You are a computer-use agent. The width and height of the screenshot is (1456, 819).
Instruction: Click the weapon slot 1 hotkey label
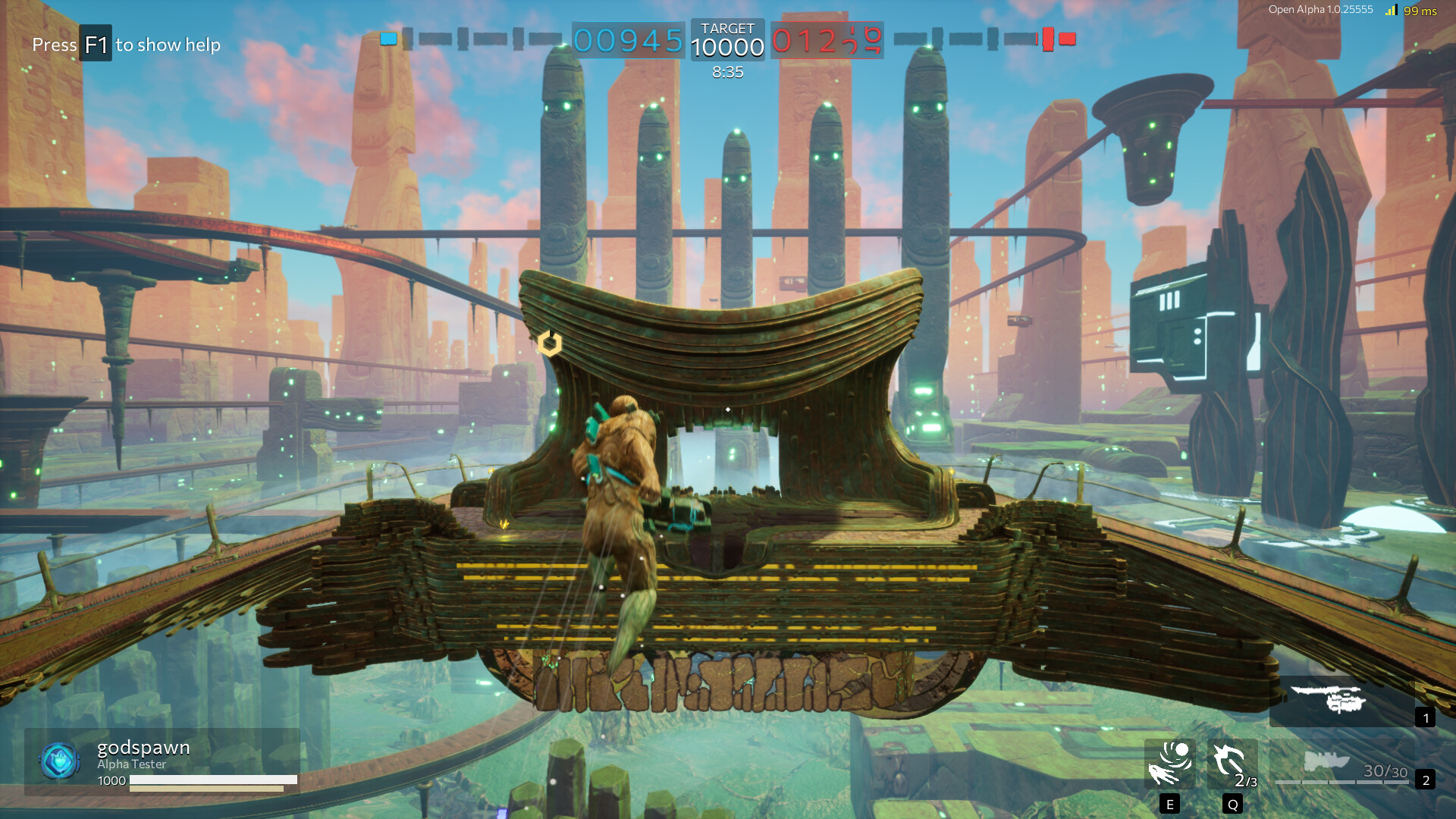pos(1425,717)
